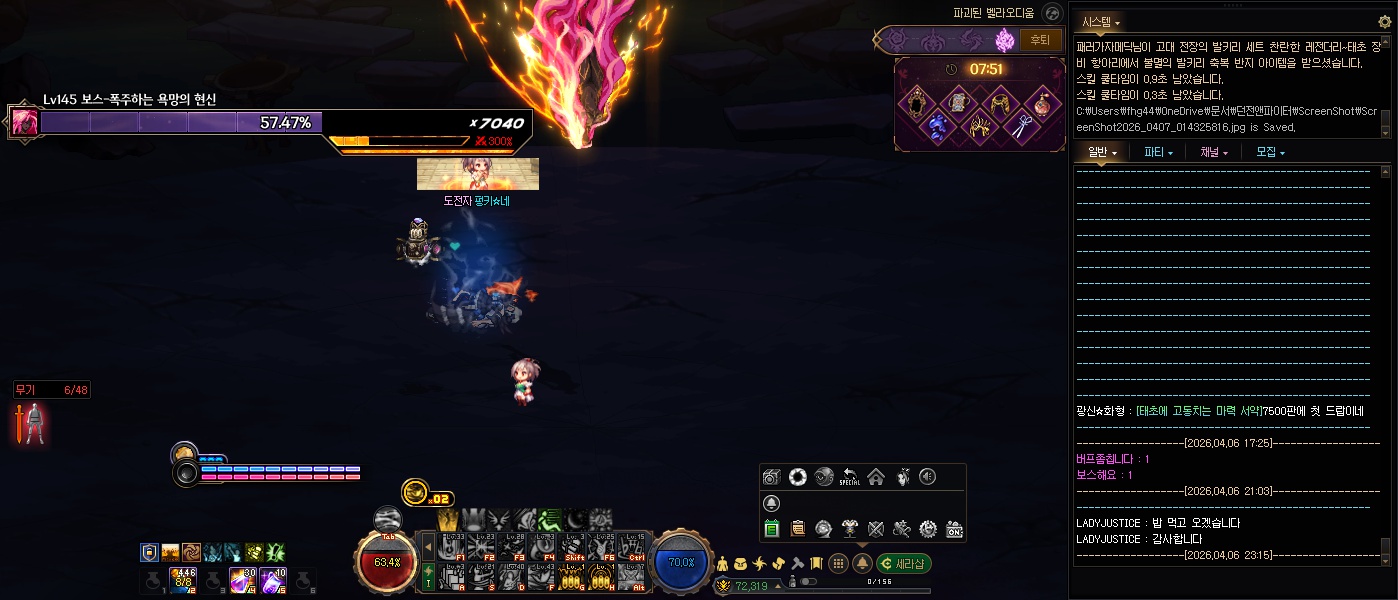The width and height of the screenshot is (1398, 600).
Task: Open the character silhouette info icon
Action: pos(723,563)
